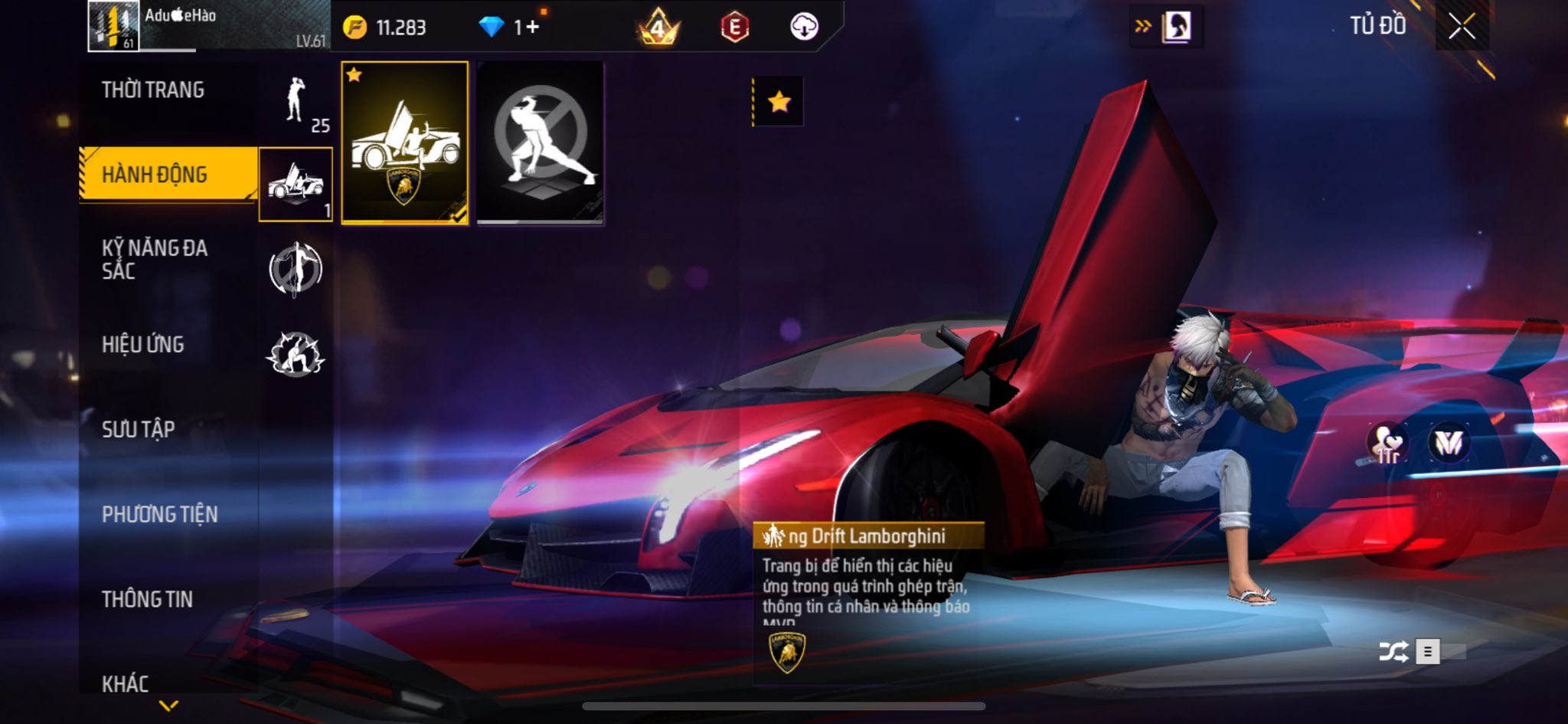Tap the red E hexagon icon
The width and height of the screenshot is (1568, 724).
734,28
